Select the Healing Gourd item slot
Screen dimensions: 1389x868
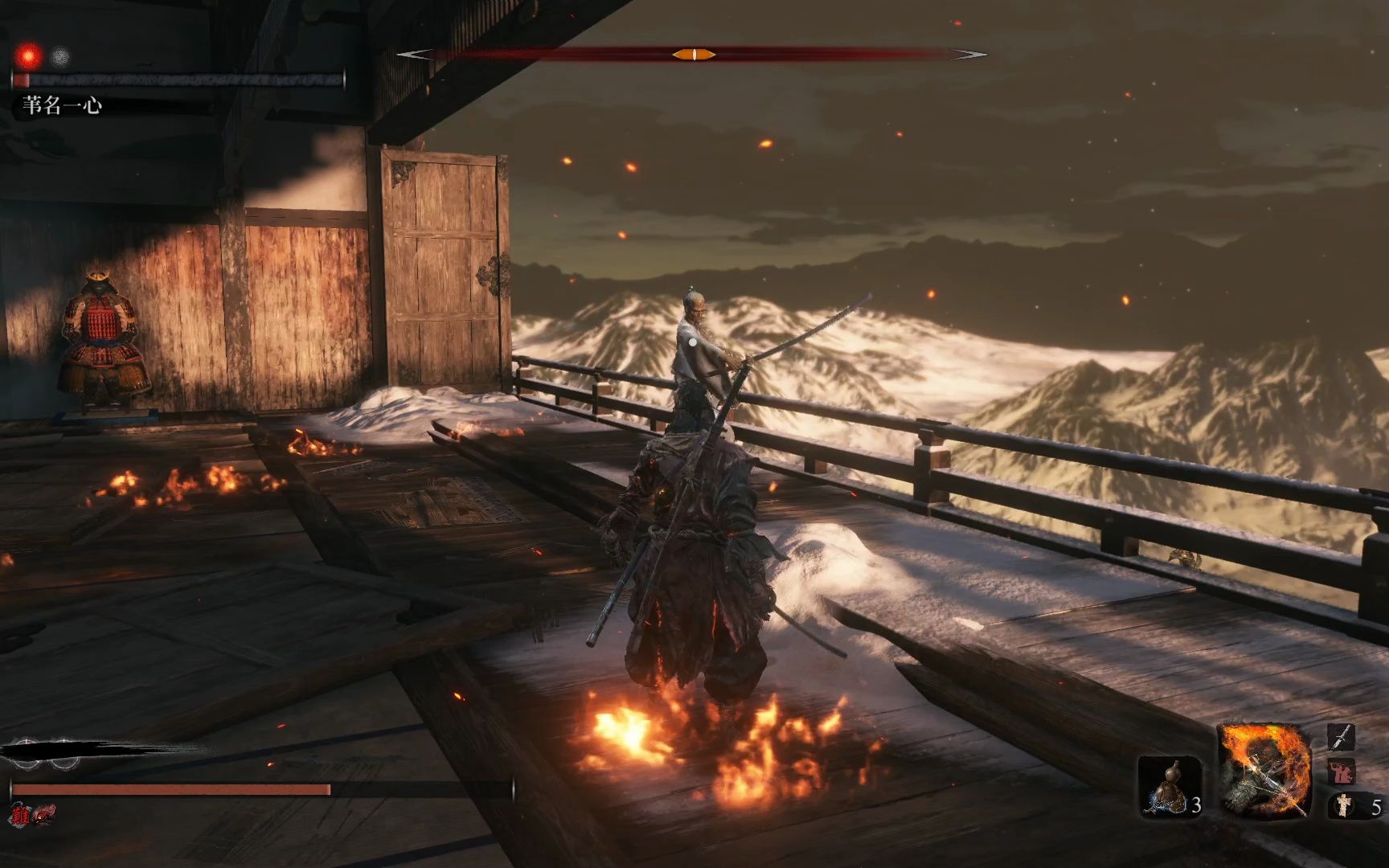click(x=1168, y=788)
